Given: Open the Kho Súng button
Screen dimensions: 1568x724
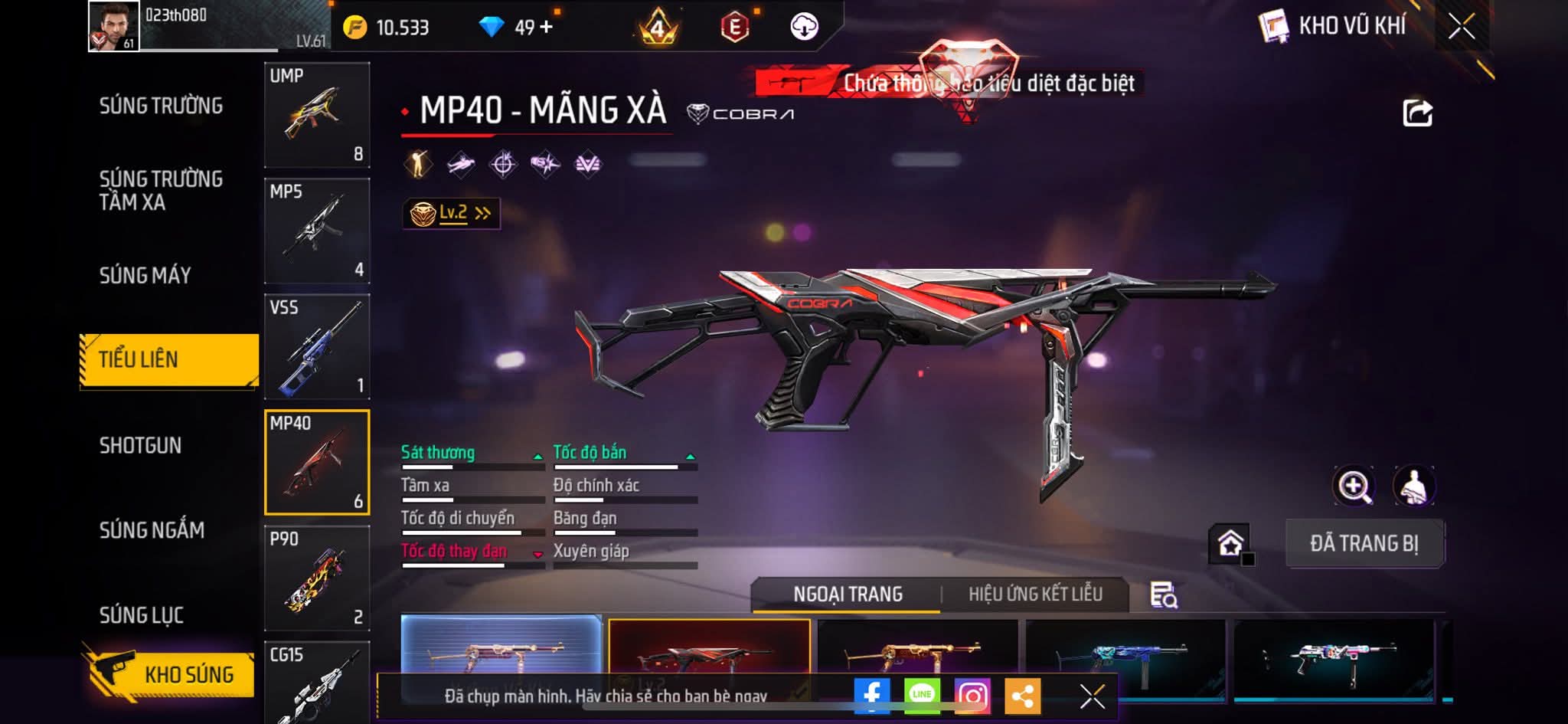Looking at the screenshot, I should [x=170, y=673].
